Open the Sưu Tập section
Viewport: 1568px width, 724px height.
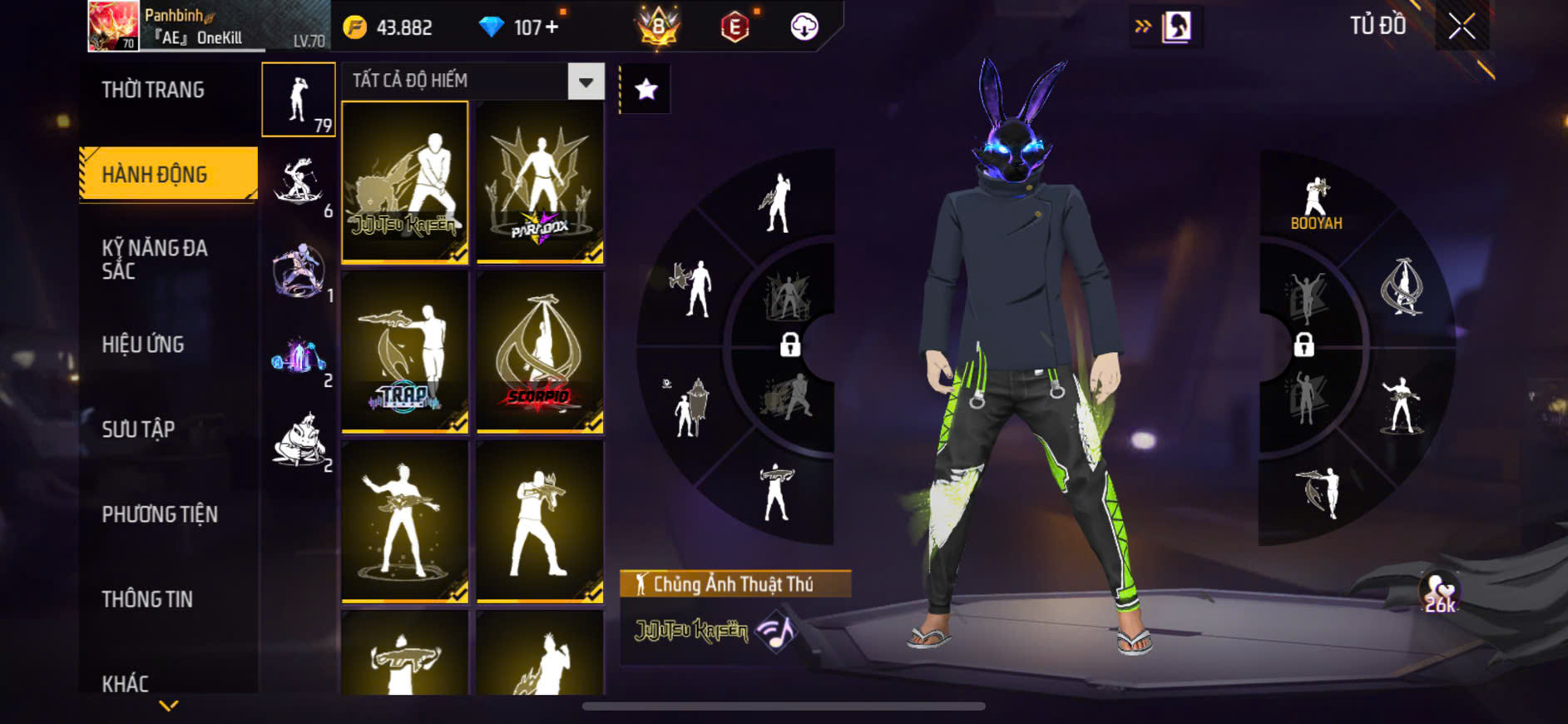[x=138, y=429]
